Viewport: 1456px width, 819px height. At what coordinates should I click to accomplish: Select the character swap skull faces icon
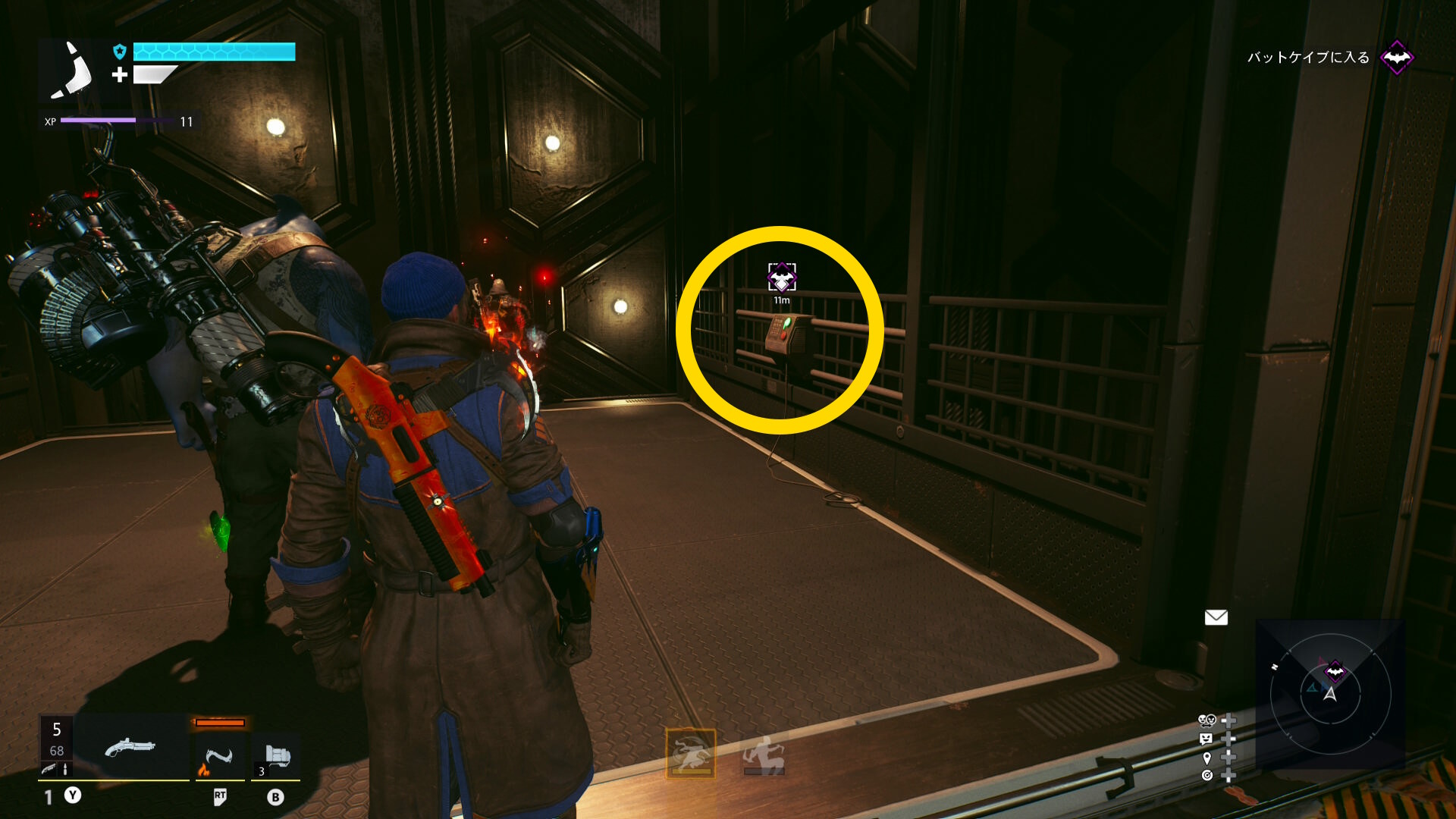(x=1207, y=720)
